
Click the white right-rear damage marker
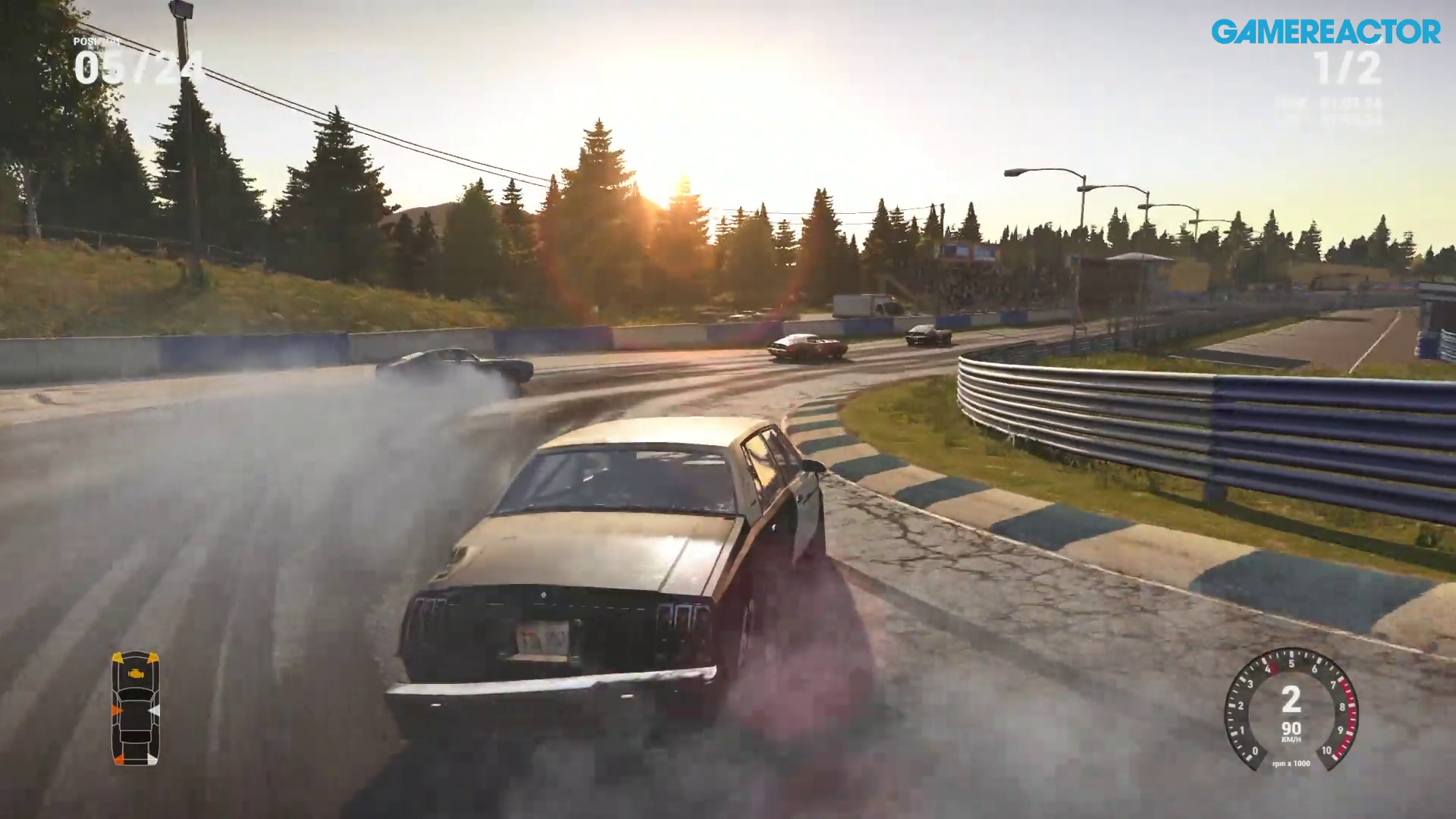(152, 759)
